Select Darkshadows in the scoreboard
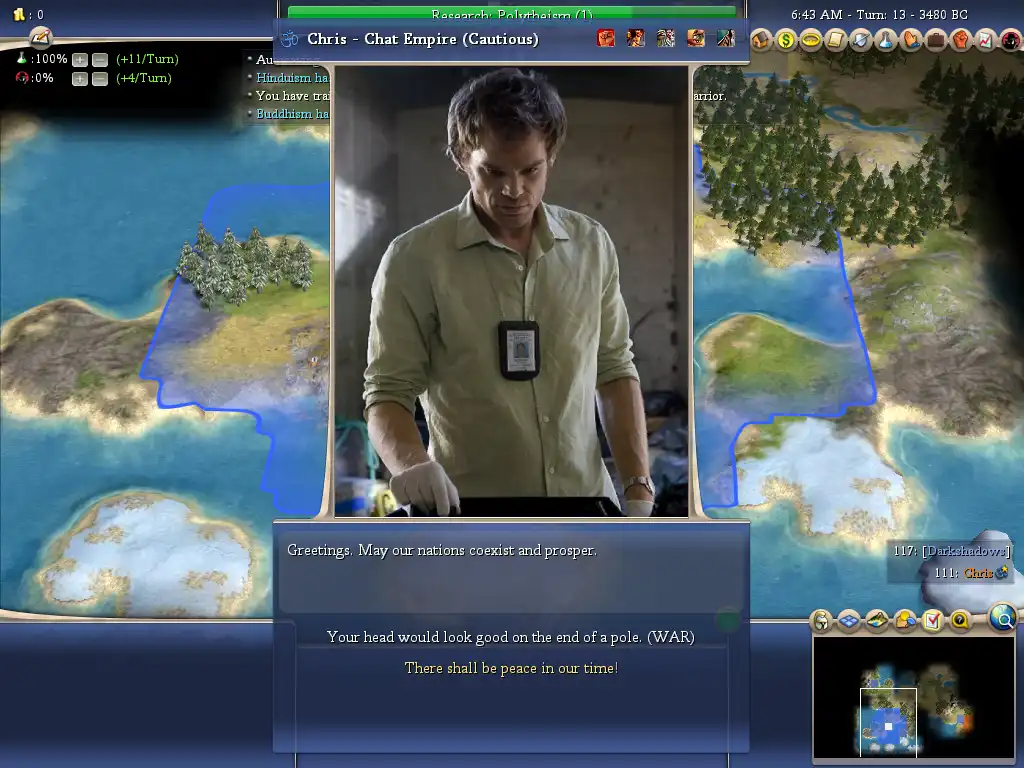The width and height of the screenshot is (1024, 768). (x=965, y=551)
